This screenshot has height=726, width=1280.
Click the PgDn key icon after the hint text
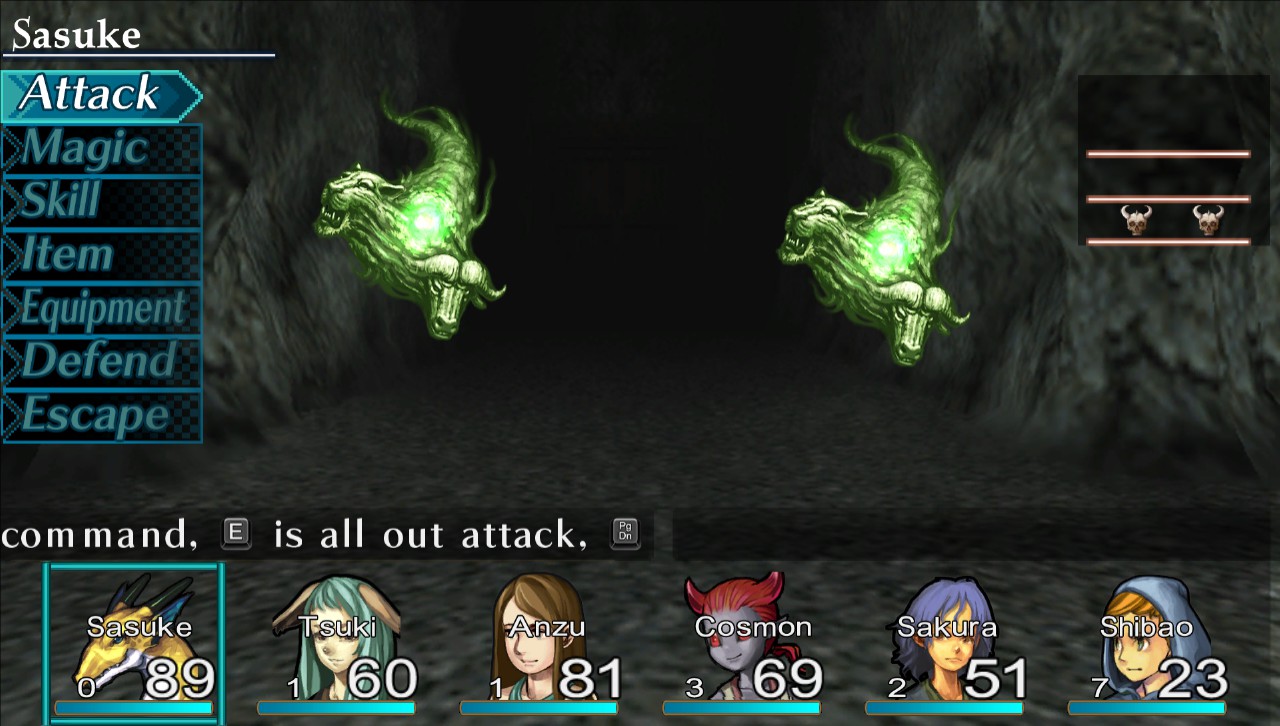[x=627, y=534]
